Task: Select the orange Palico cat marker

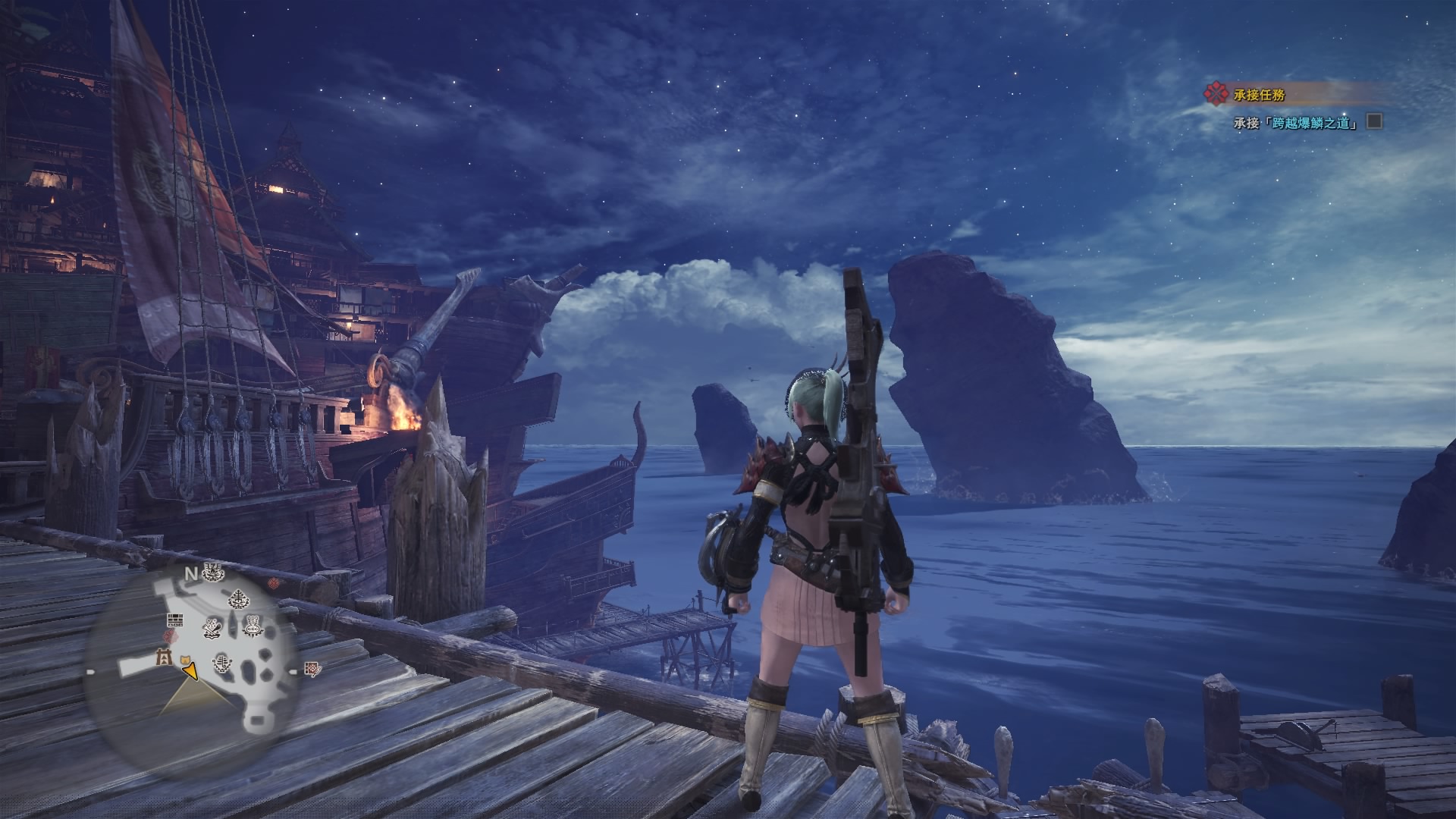Action: pos(184,659)
